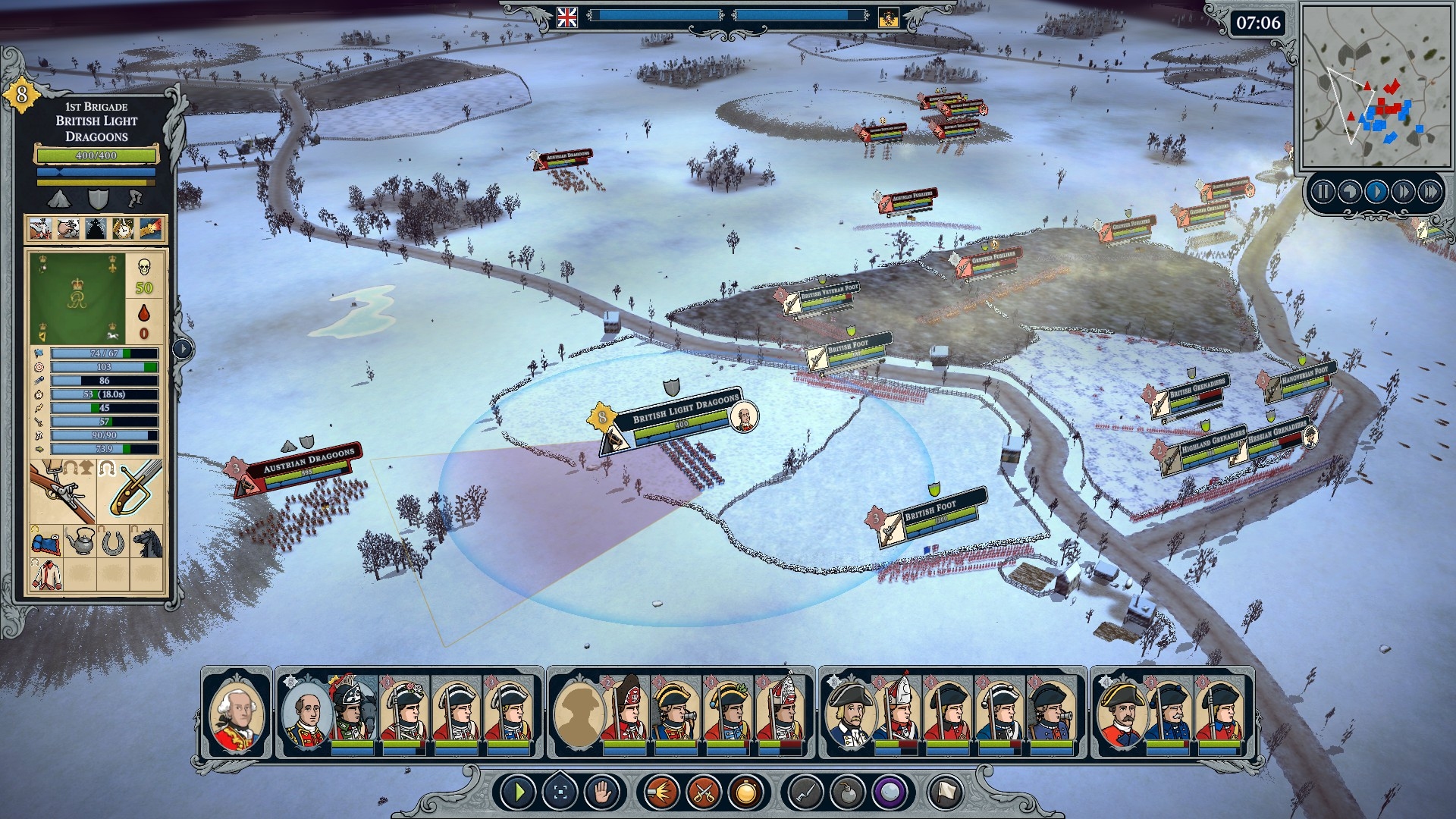Select the bayonet order button

(805, 793)
